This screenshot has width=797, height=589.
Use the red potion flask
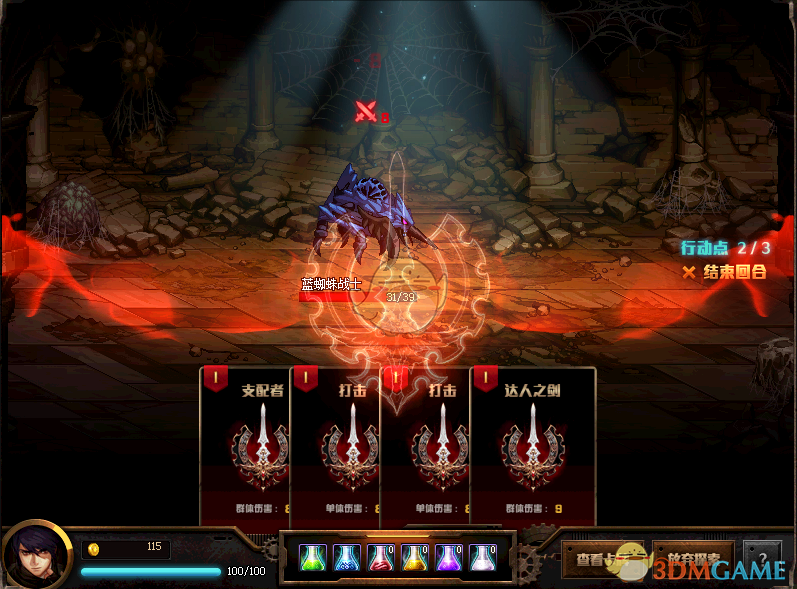[380, 557]
